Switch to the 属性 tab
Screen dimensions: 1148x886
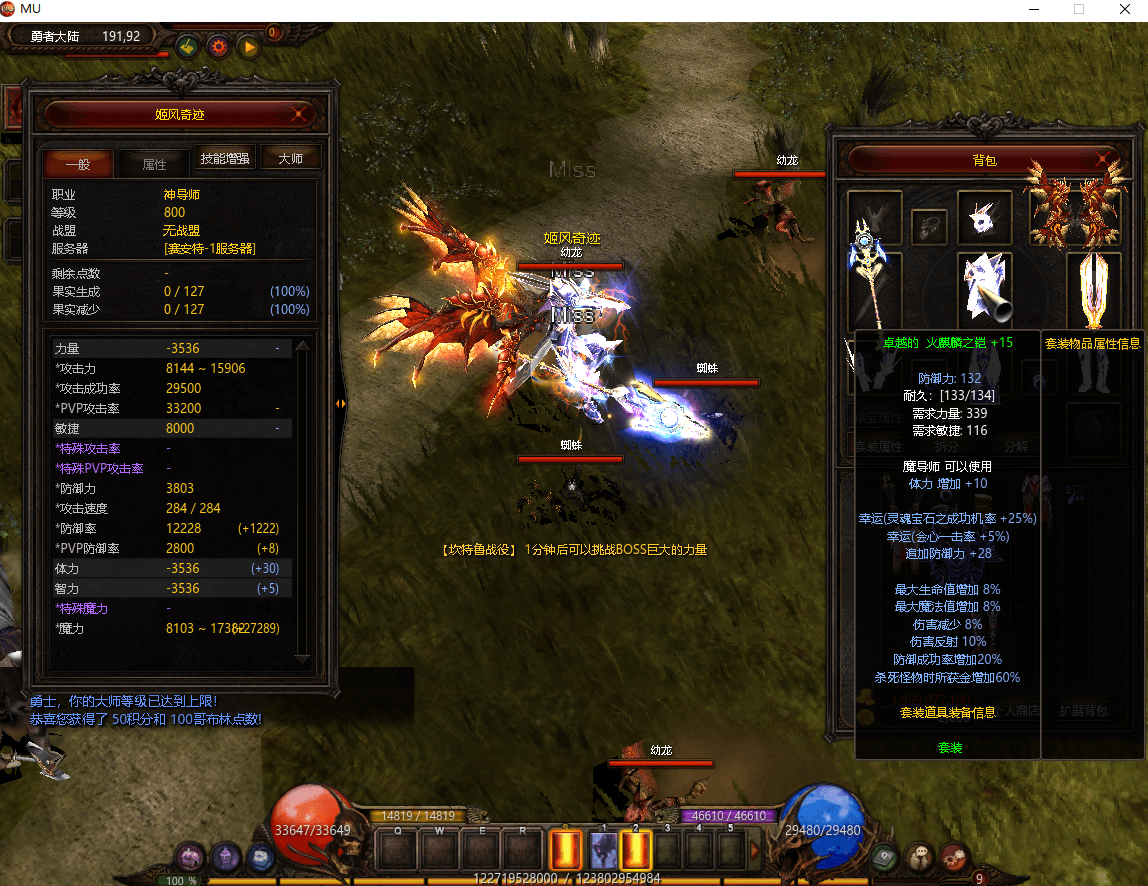coord(154,164)
